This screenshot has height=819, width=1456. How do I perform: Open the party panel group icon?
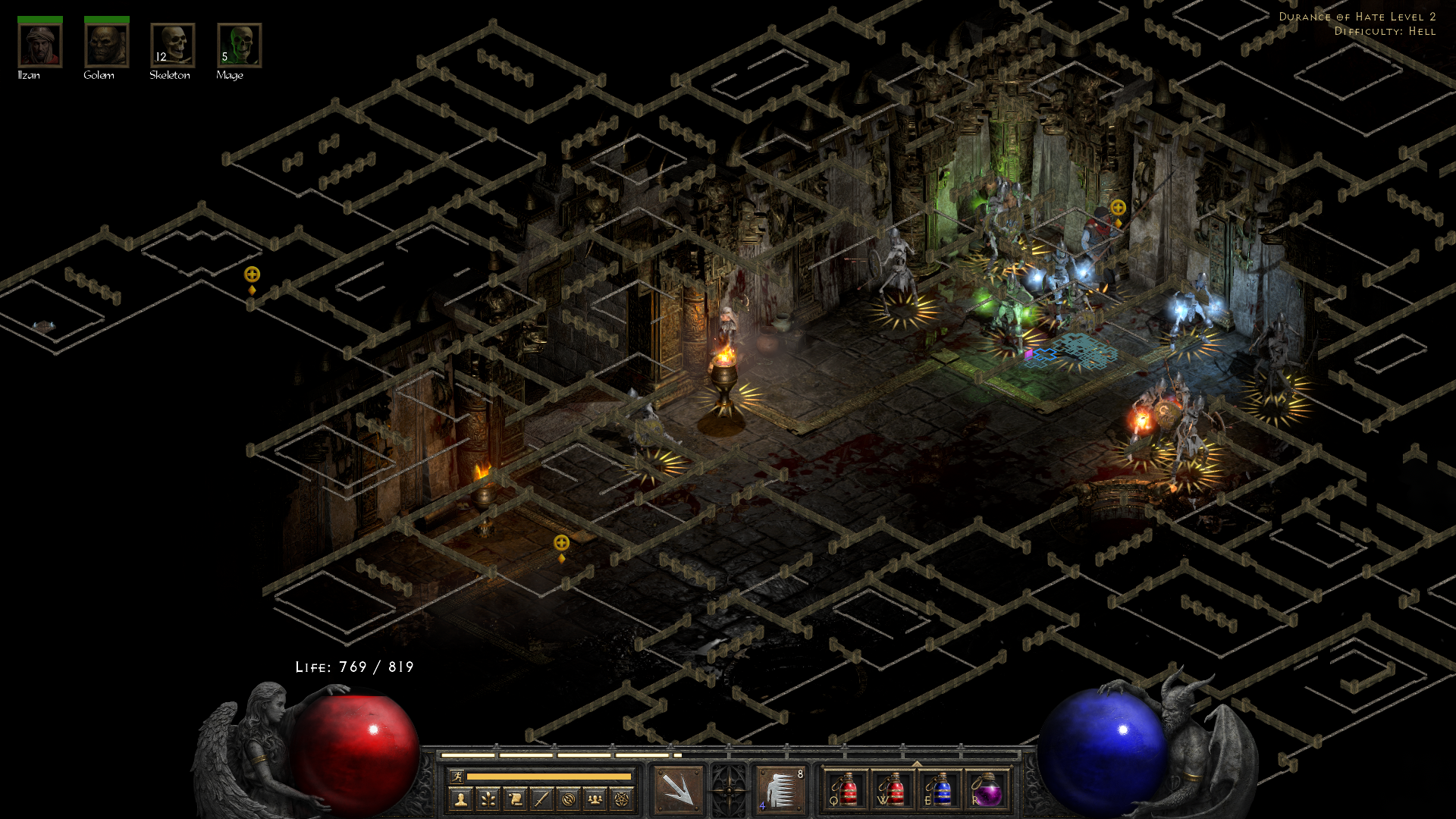[x=595, y=799]
